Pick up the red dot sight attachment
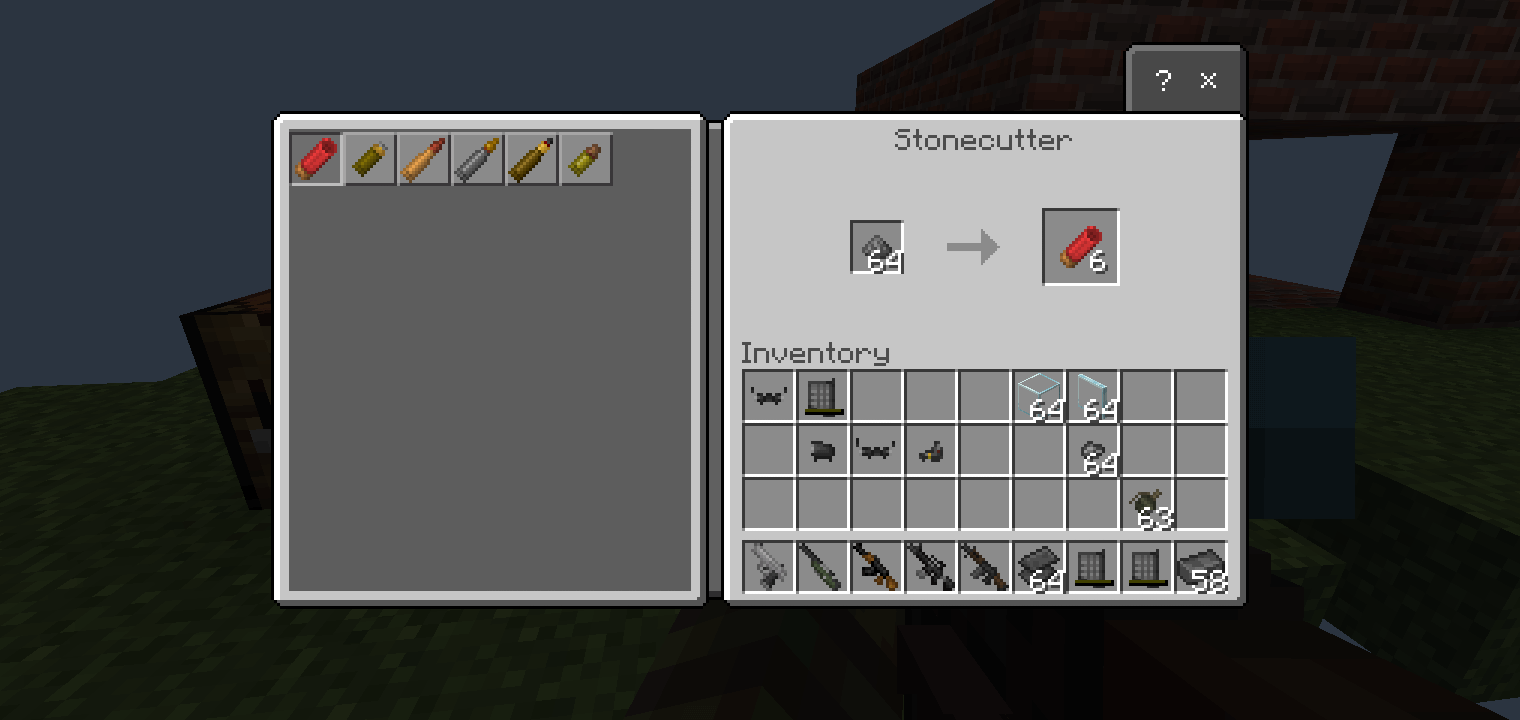Viewport: 1520px width, 720px height. point(931,450)
